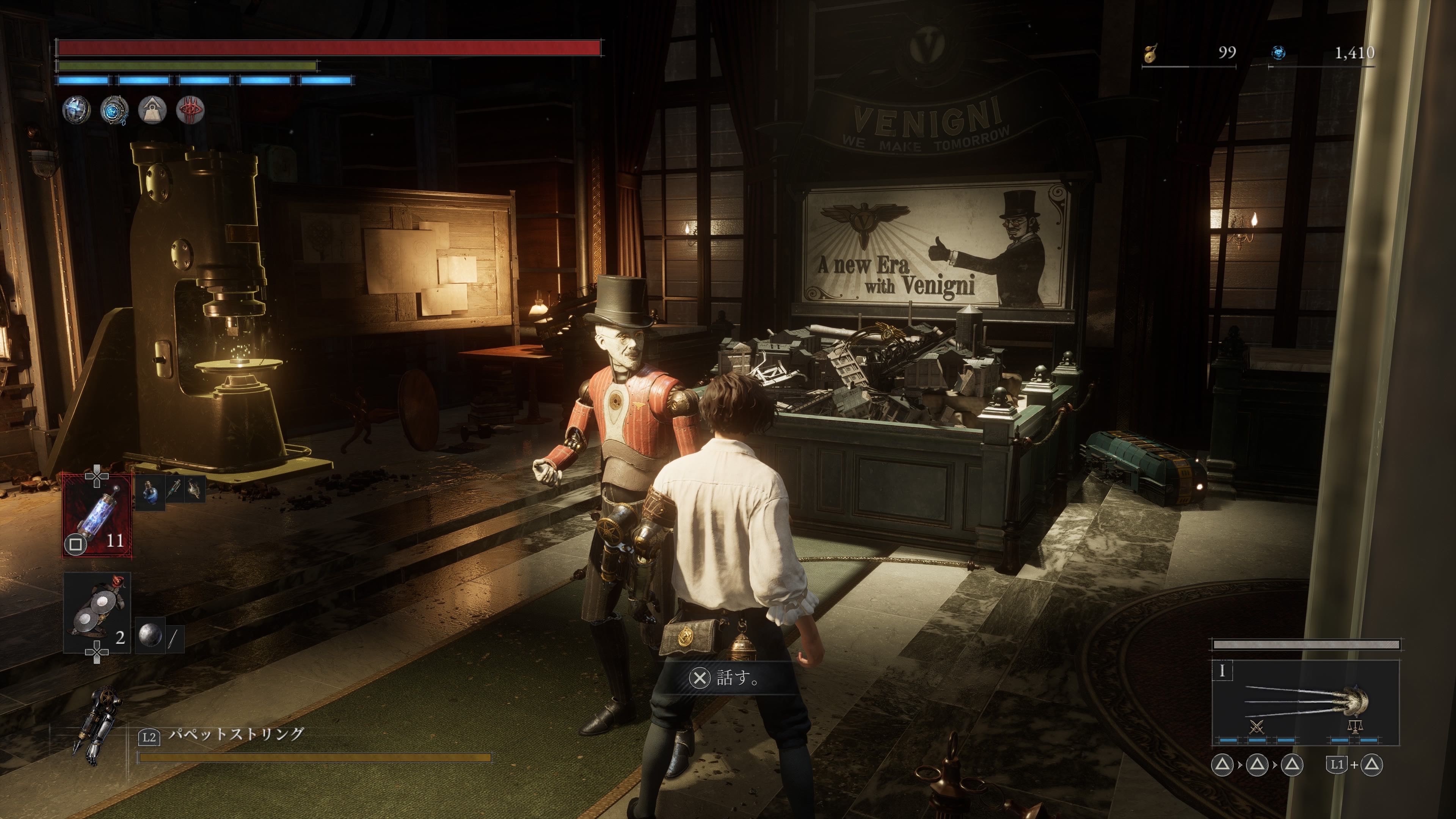Select the Pulse Cell belt slot

tap(97, 515)
